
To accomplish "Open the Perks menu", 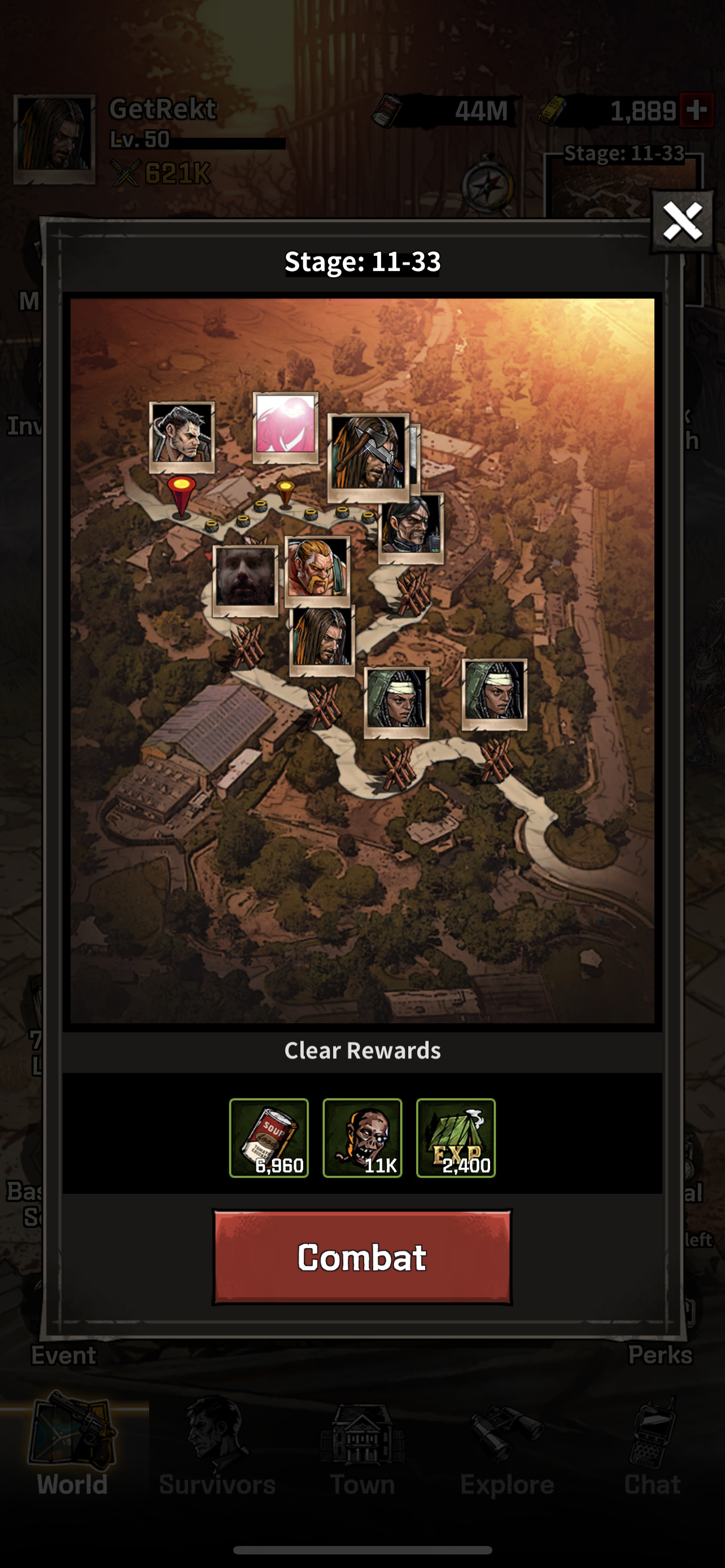I will [661, 1354].
